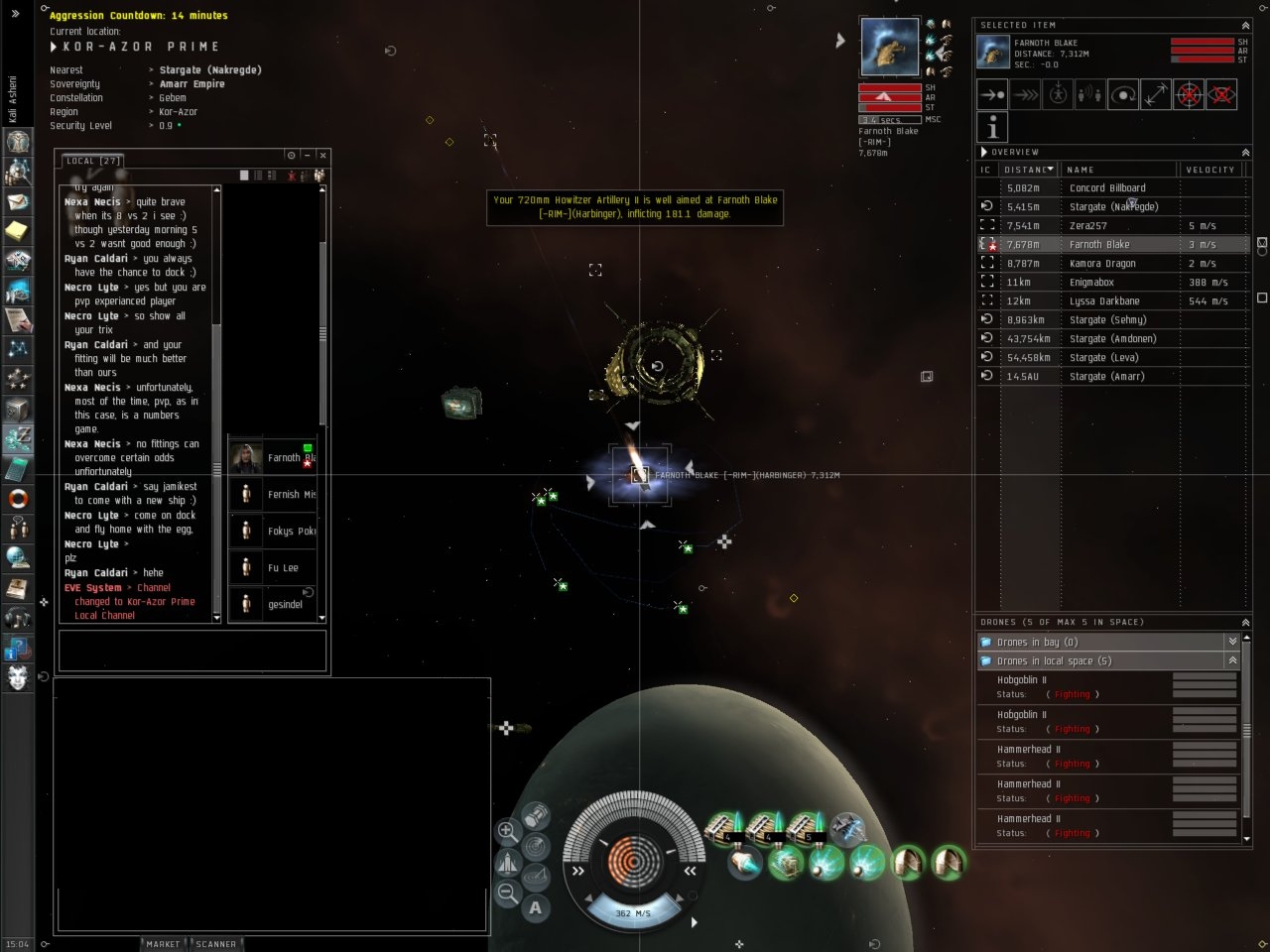Viewport: 1270px width, 952px height.
Task: Click the Keep at Range button
Action: [1156, 95]
